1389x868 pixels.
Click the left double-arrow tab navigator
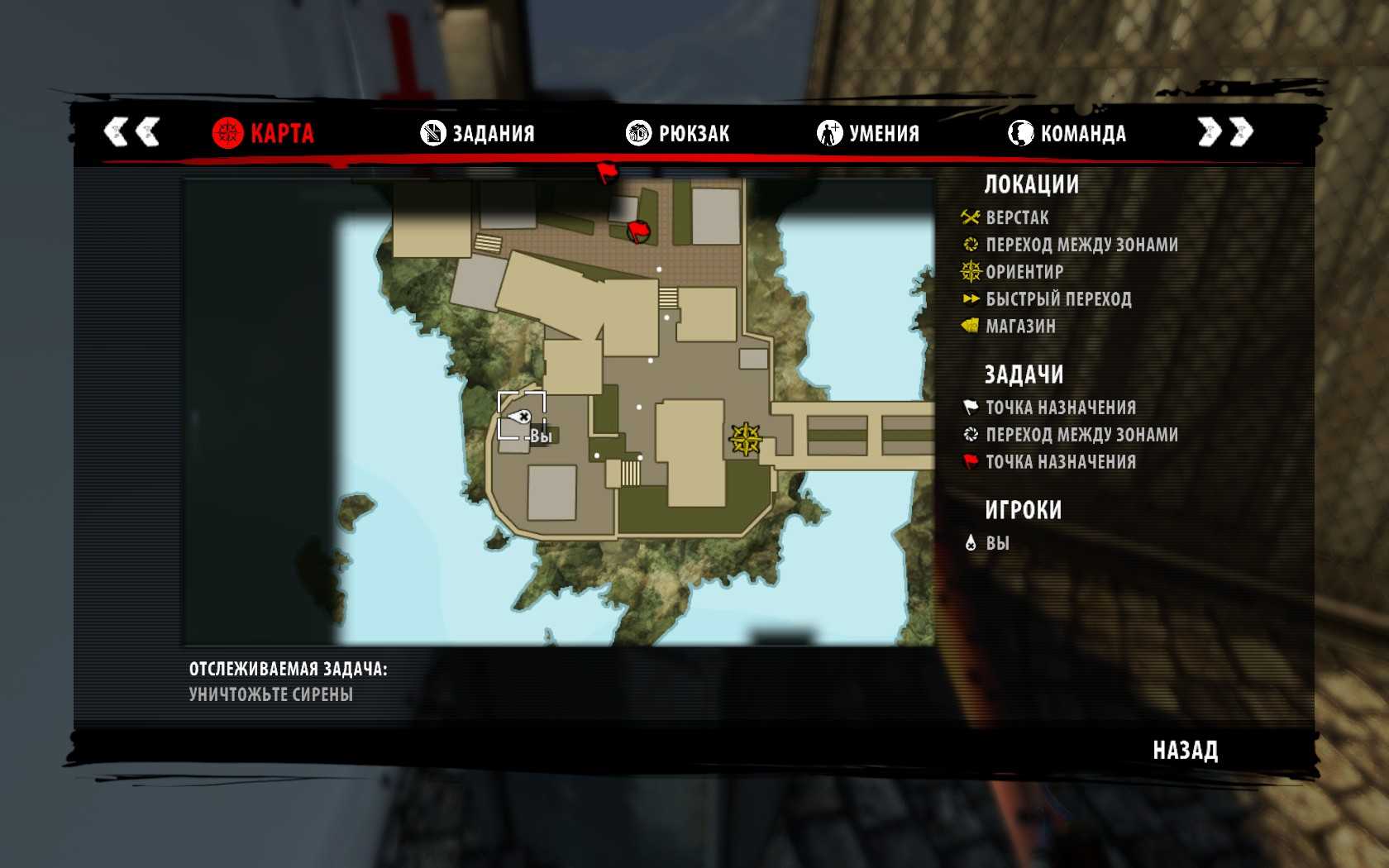point(131,131)
